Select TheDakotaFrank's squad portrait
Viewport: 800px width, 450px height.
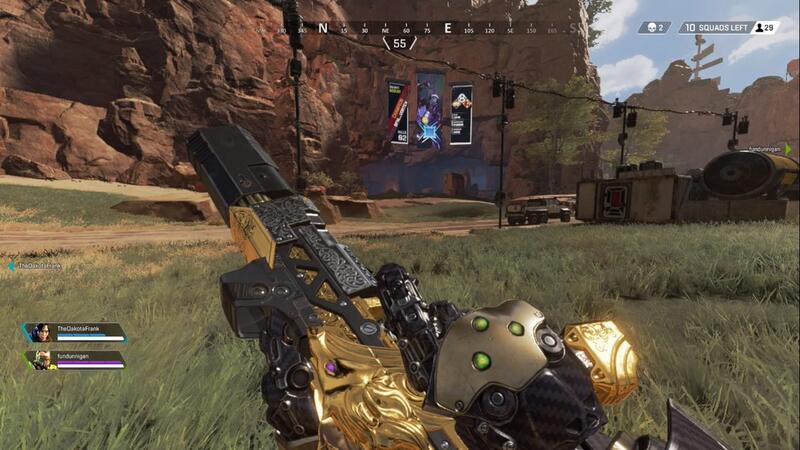[40, 333]
